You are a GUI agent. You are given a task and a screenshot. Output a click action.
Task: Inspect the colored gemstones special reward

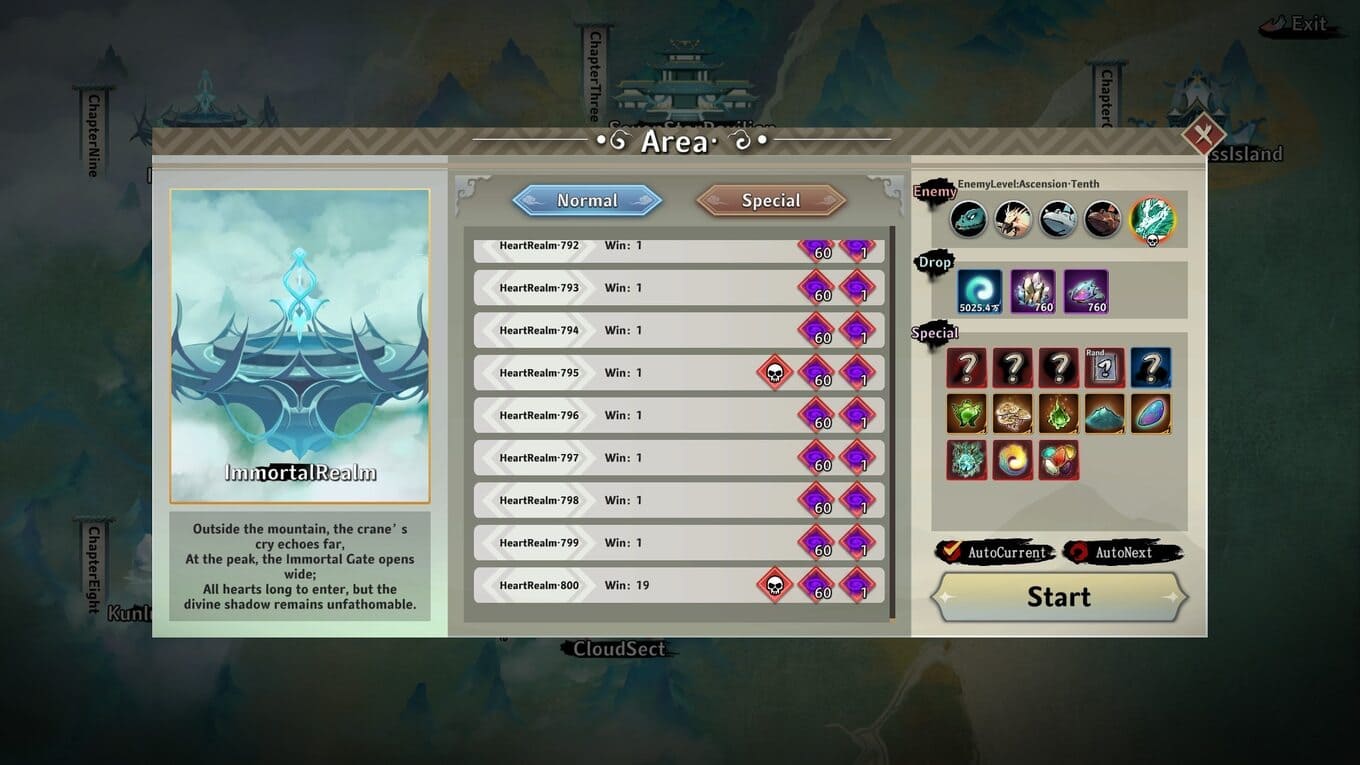[1059, 460]
